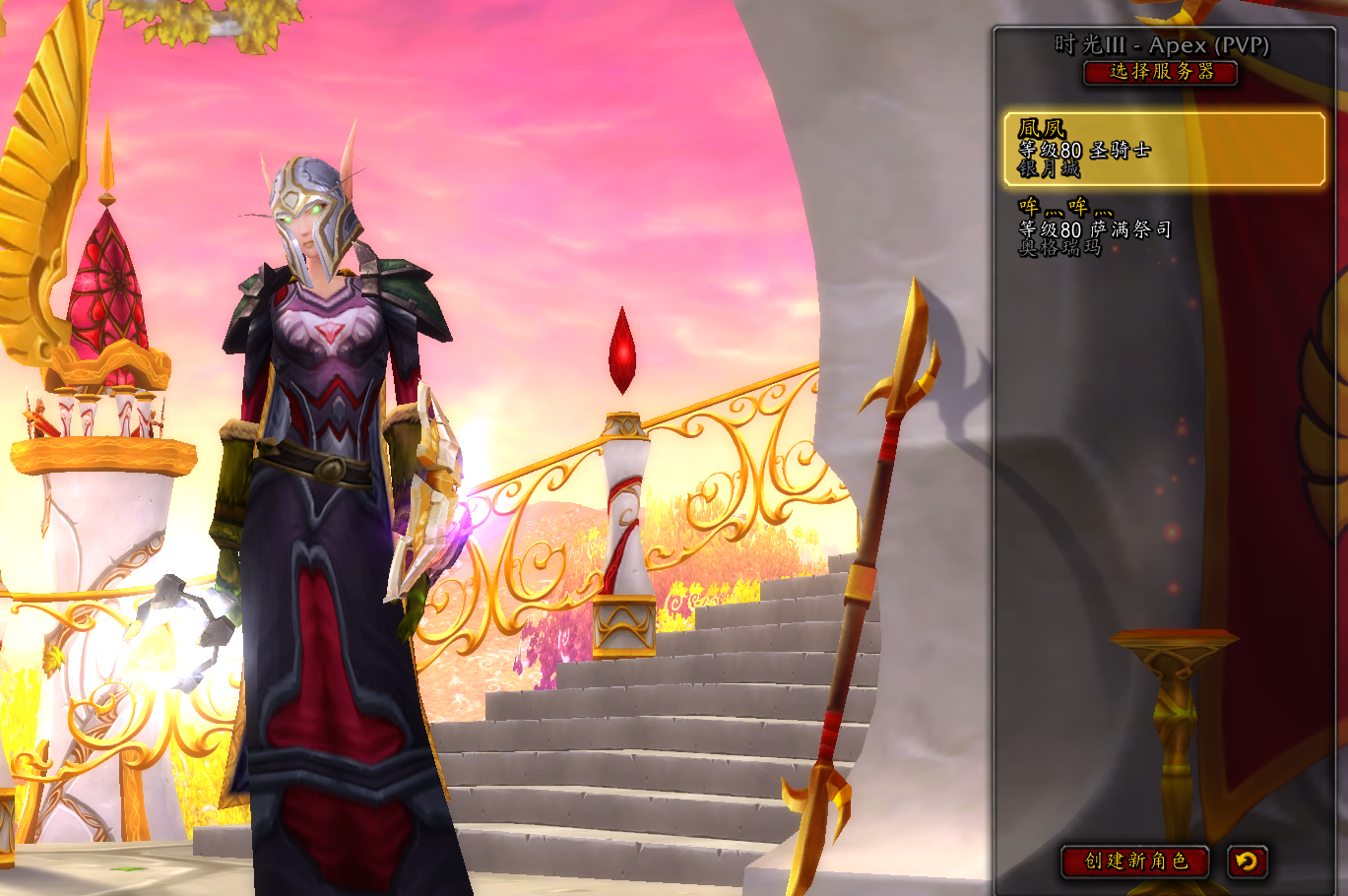Select the level 80 圣骑士 character 凰凤
1348x896 pixels.
1164,149
